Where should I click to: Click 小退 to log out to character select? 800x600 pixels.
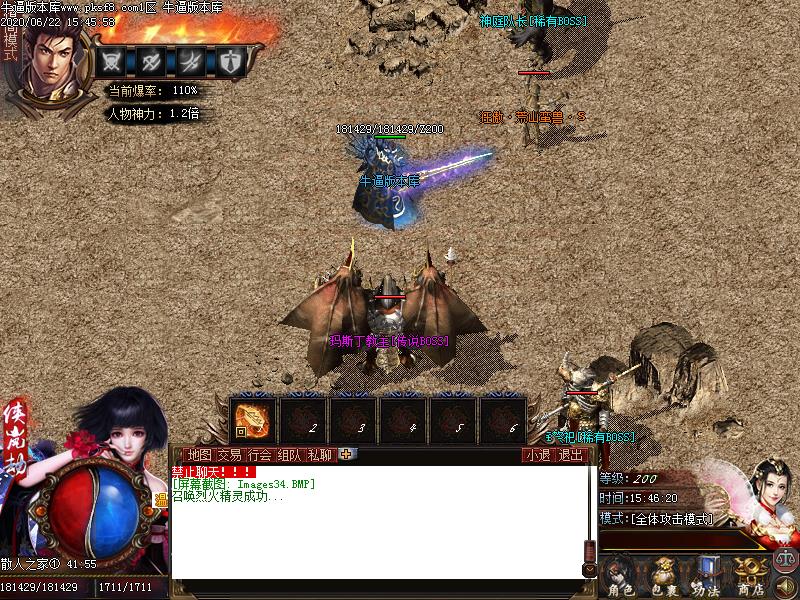(539, 455)
